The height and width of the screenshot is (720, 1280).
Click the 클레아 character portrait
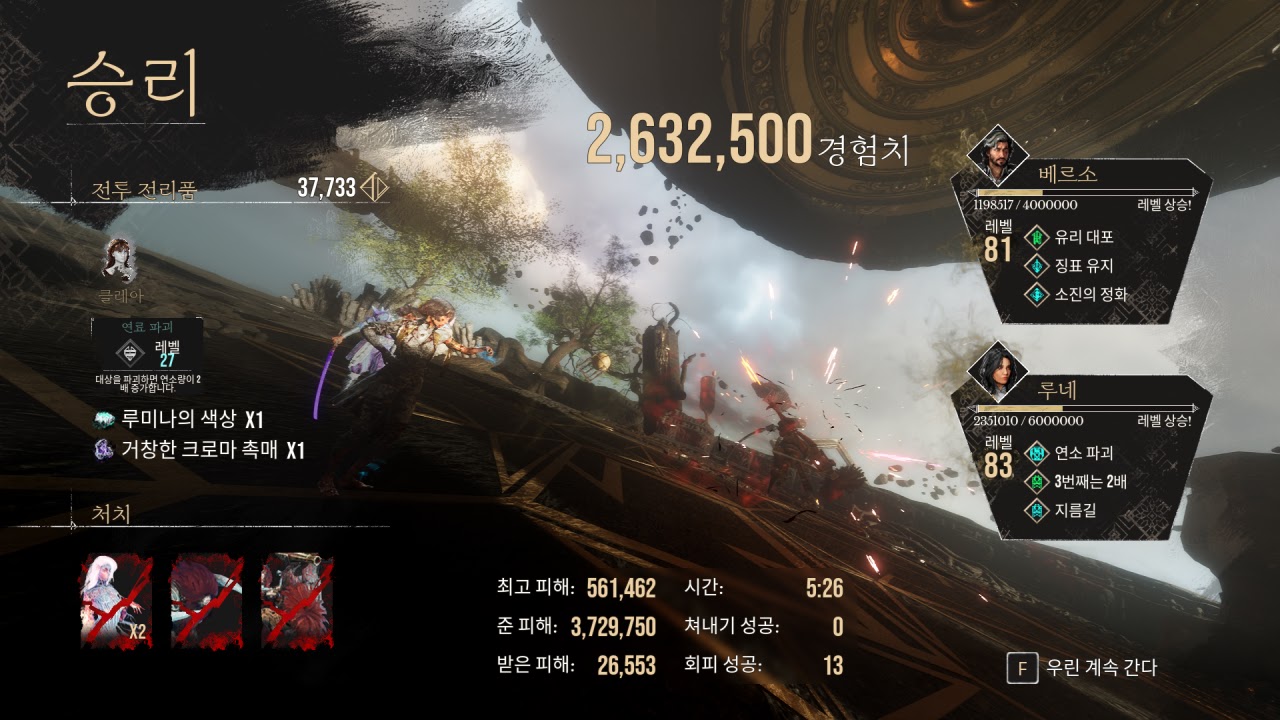(x=120, y=260)
